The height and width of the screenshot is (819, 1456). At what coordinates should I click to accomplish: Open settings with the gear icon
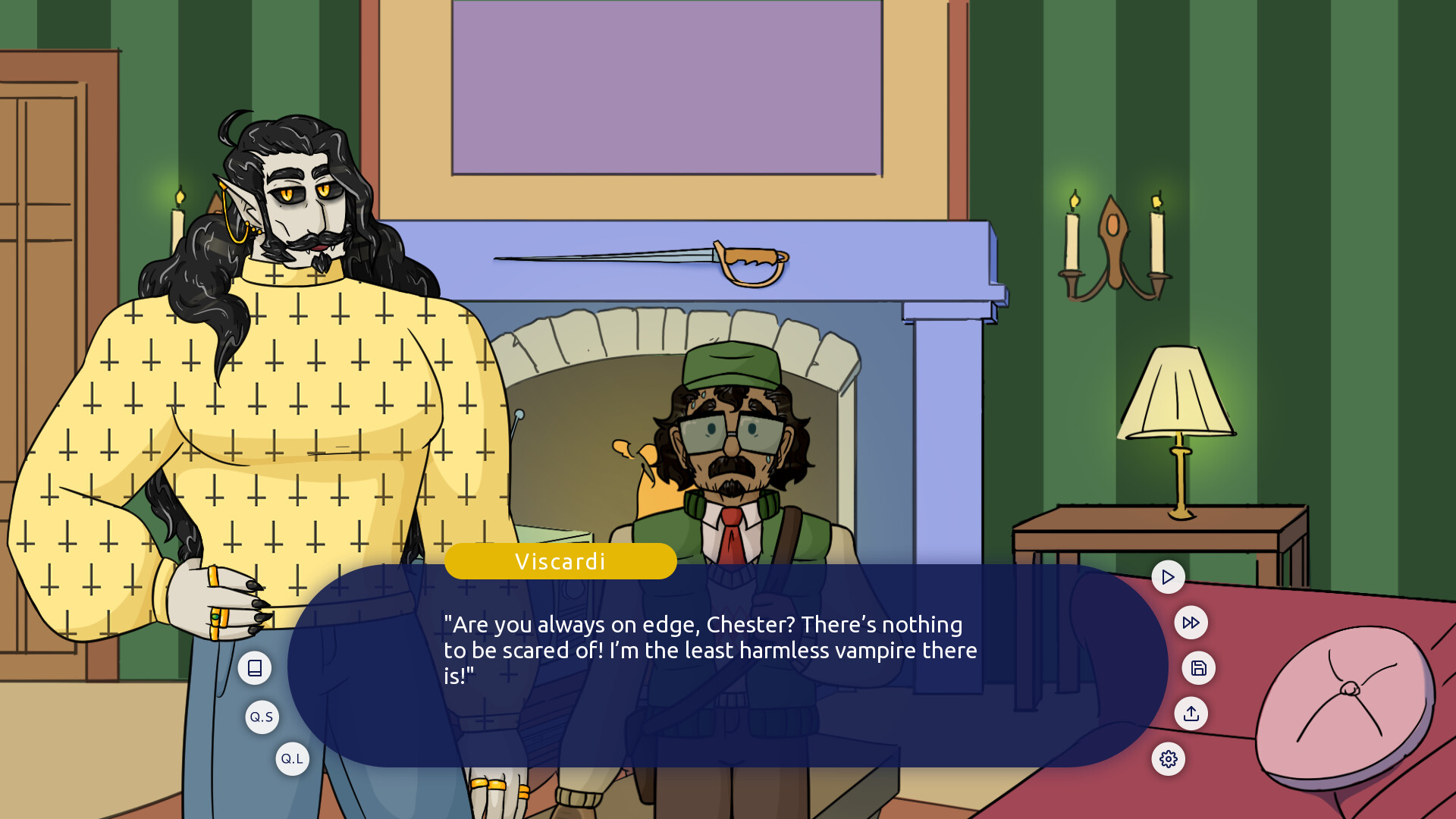tap(1168, 759)
